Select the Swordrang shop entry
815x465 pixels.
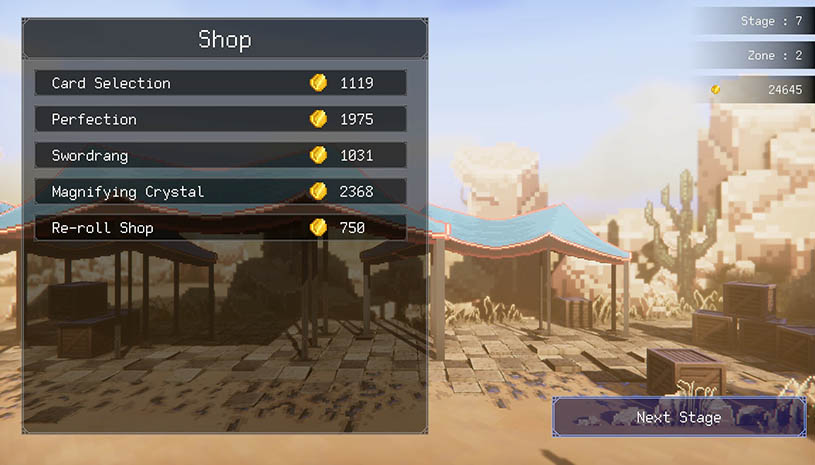click(220, 155)
